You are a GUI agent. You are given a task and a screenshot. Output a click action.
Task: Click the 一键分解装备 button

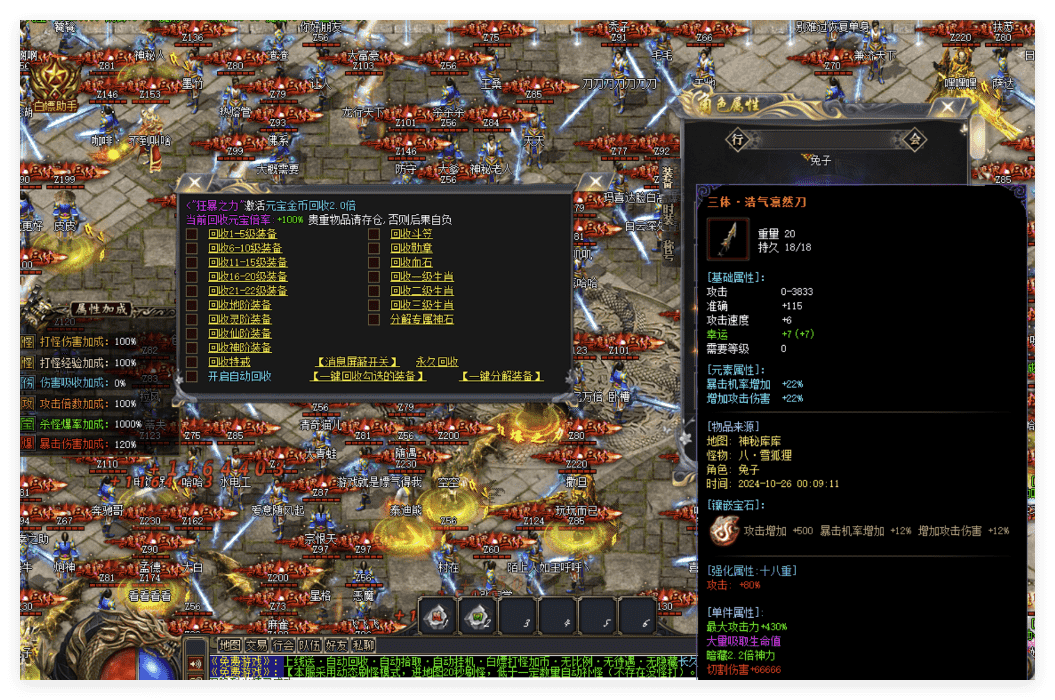pos(501,376)
